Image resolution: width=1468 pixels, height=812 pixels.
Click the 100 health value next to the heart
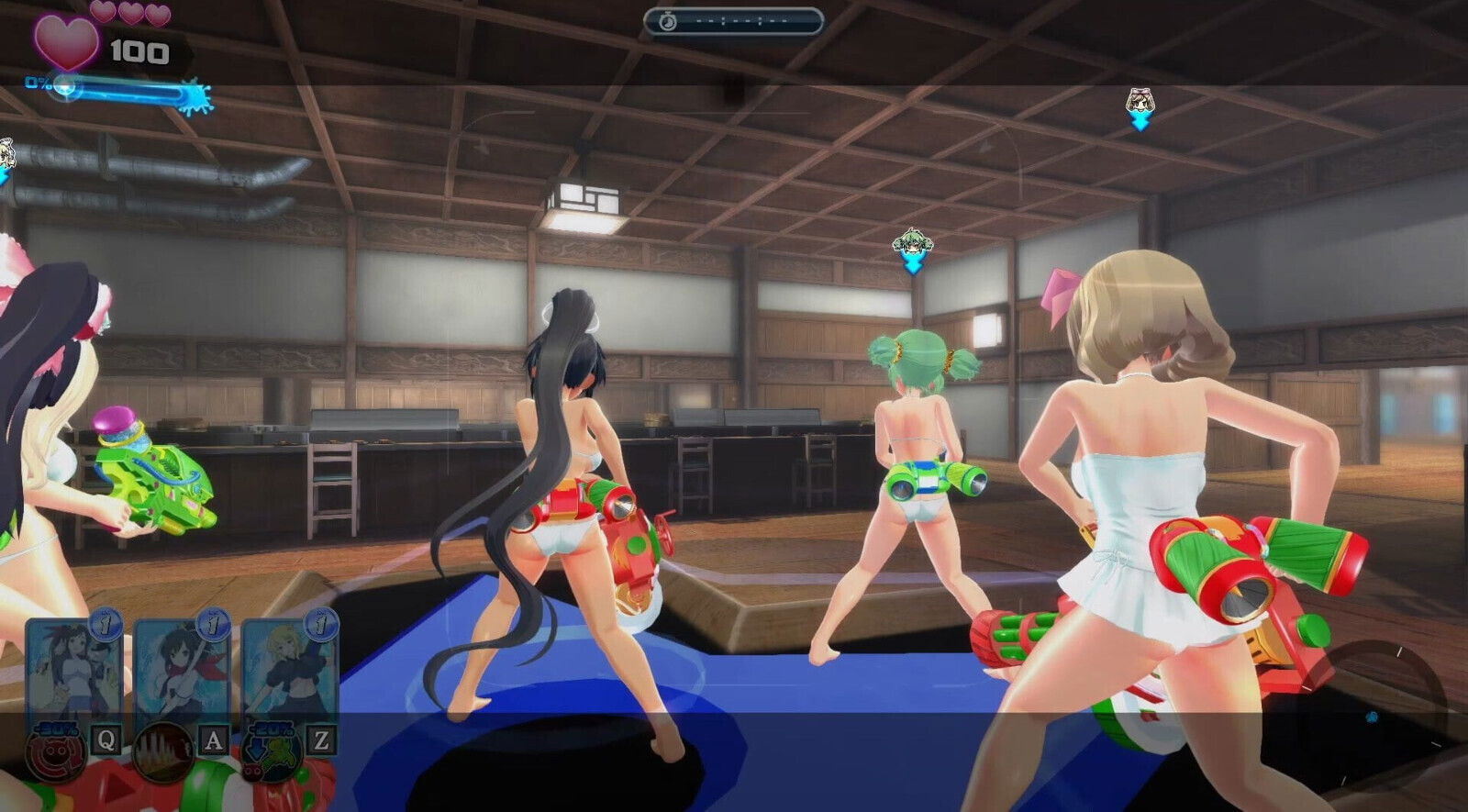138,51
